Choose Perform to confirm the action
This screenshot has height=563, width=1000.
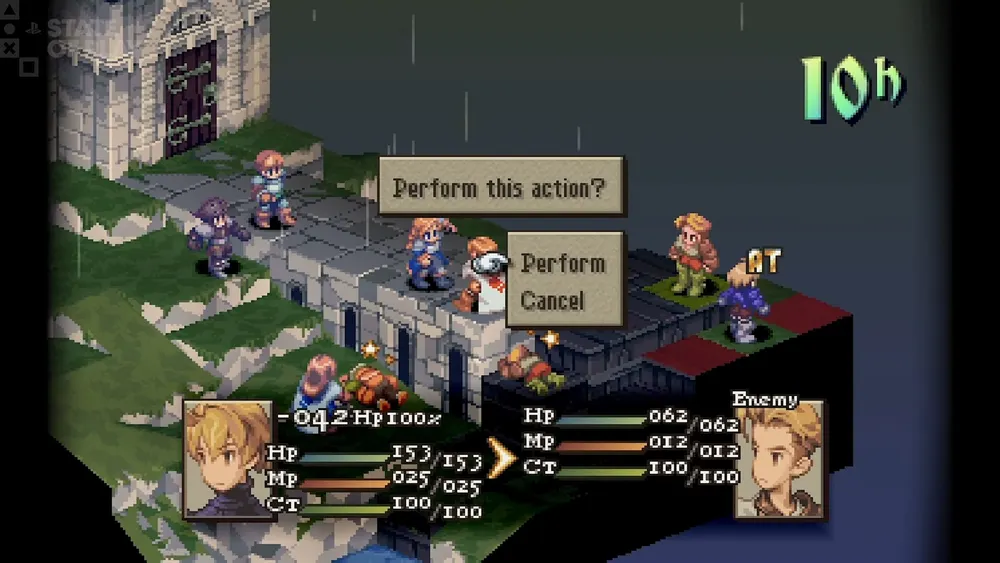pos(563,263)
